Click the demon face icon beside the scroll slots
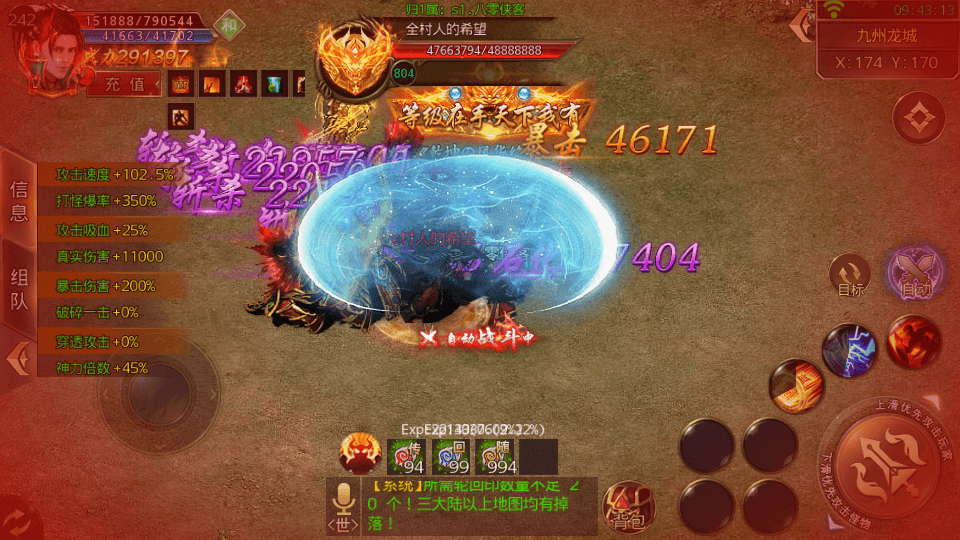 coord(361,455)
